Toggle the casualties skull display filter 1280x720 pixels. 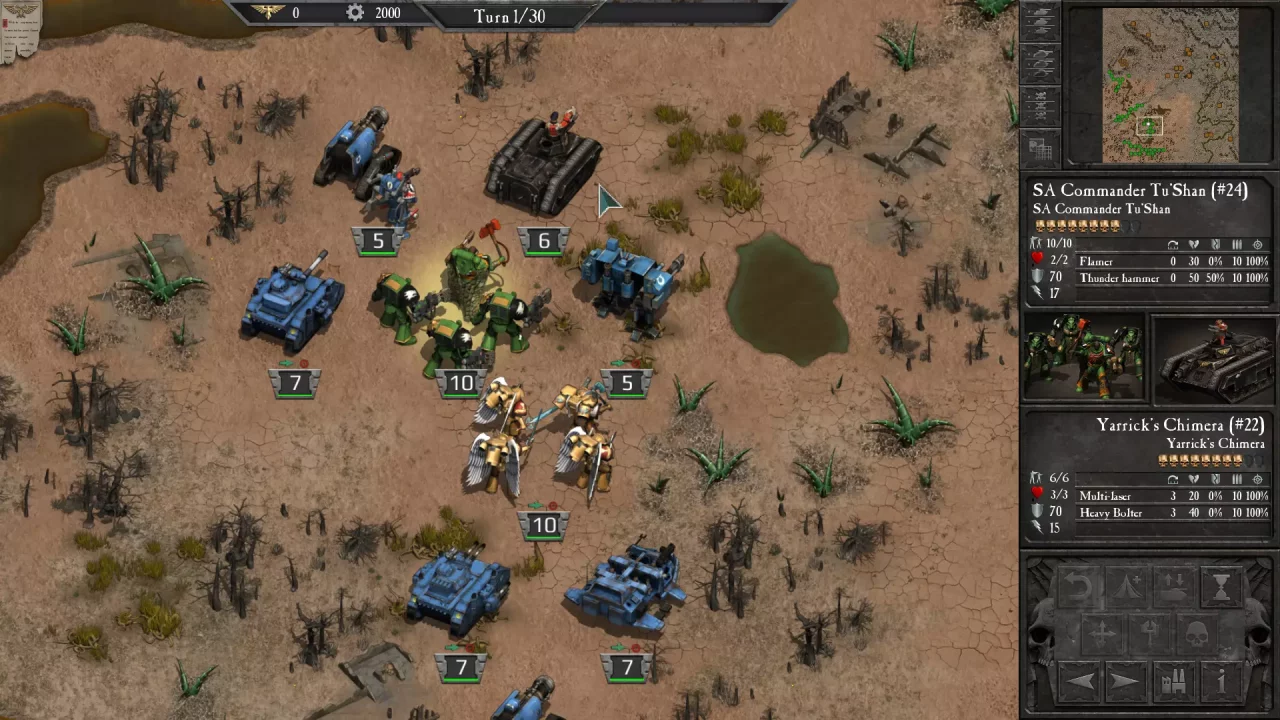[1040, 108]
